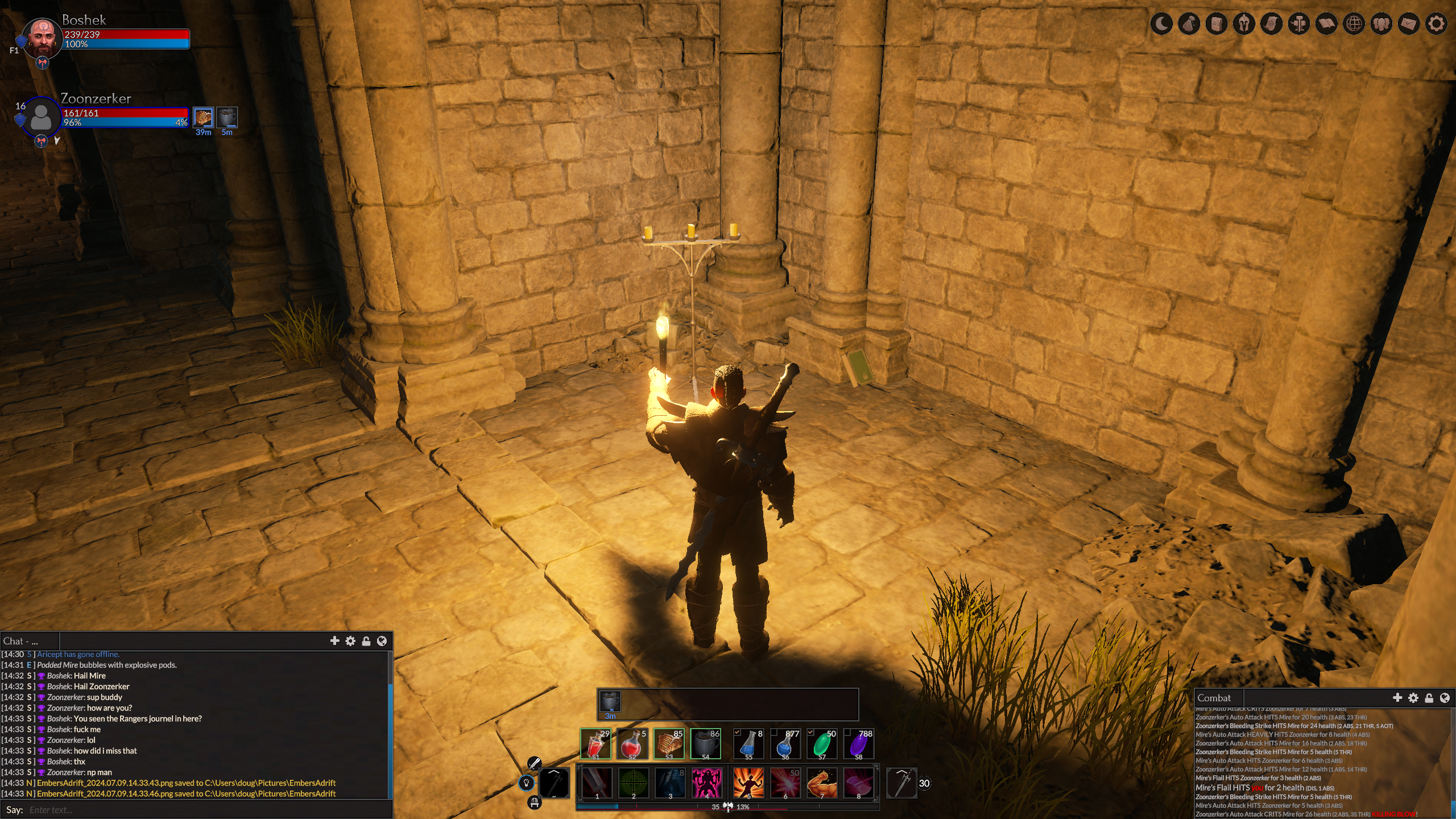Image resolution: width=1456 pixels, height=819 pixels.
Task: Open the open-book journal icon
Action: [x=1326, y=24]
